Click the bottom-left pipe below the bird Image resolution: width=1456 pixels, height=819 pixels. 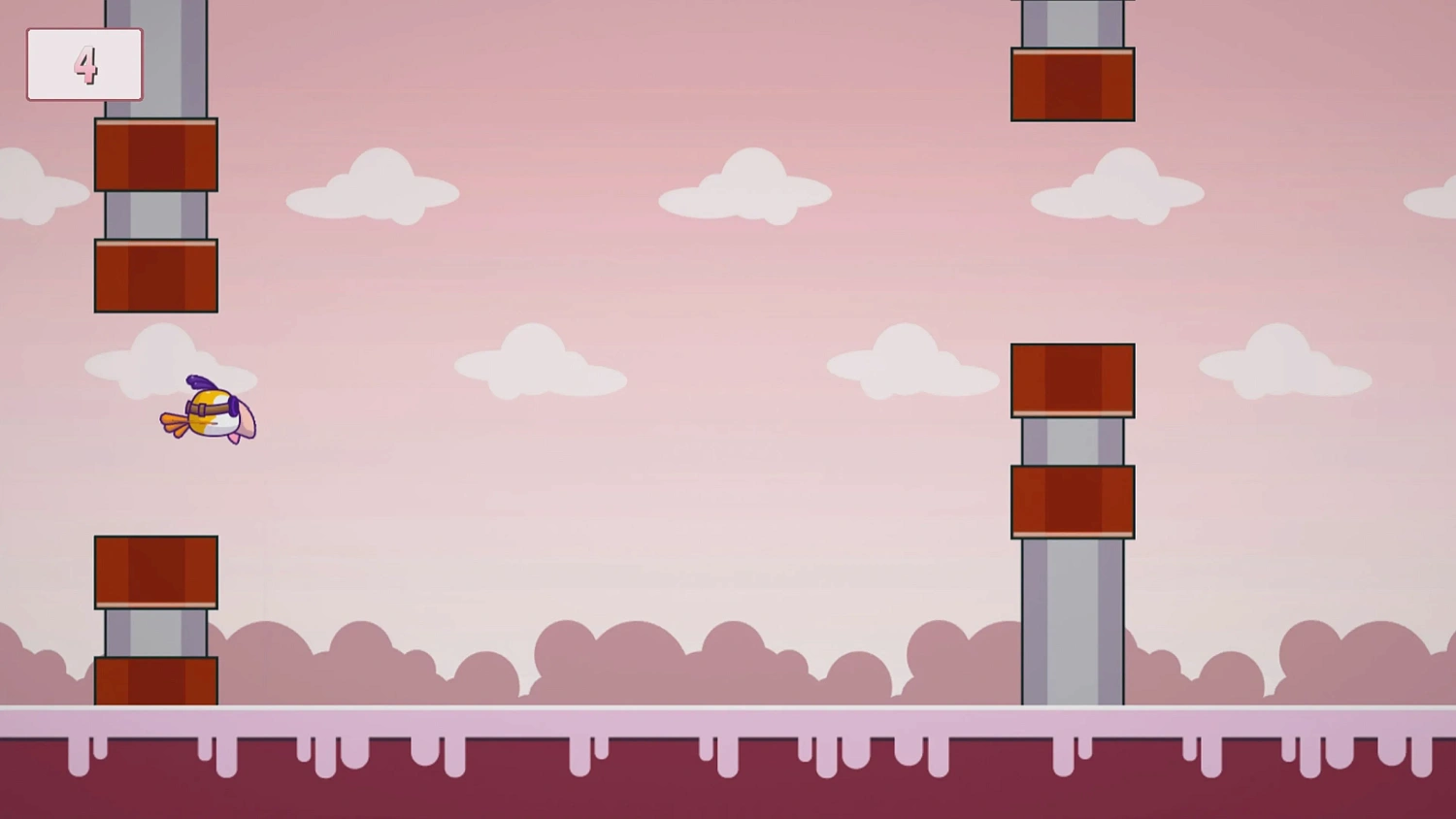point(155,621)
